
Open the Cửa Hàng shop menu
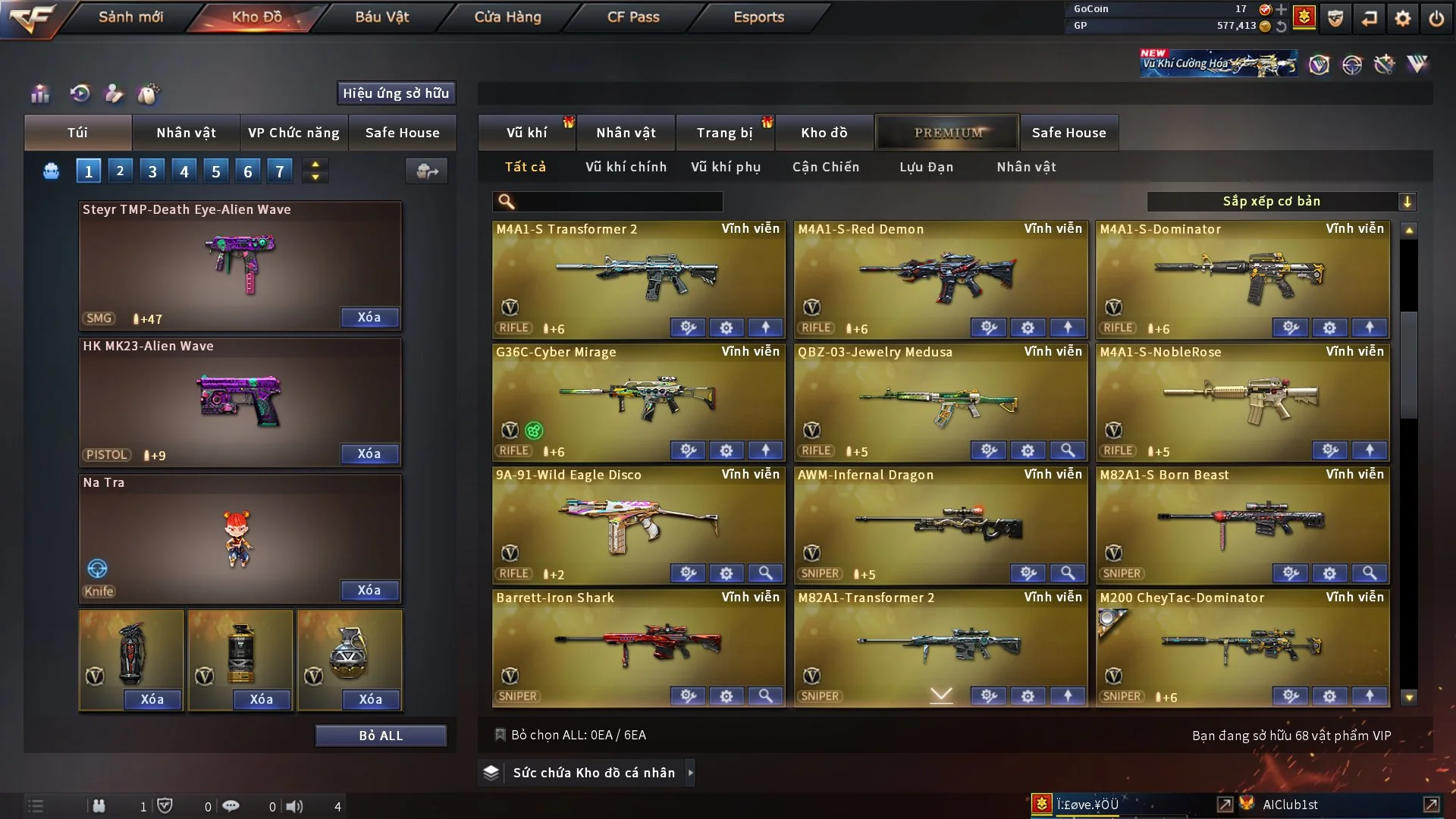(x=507, y=17)
